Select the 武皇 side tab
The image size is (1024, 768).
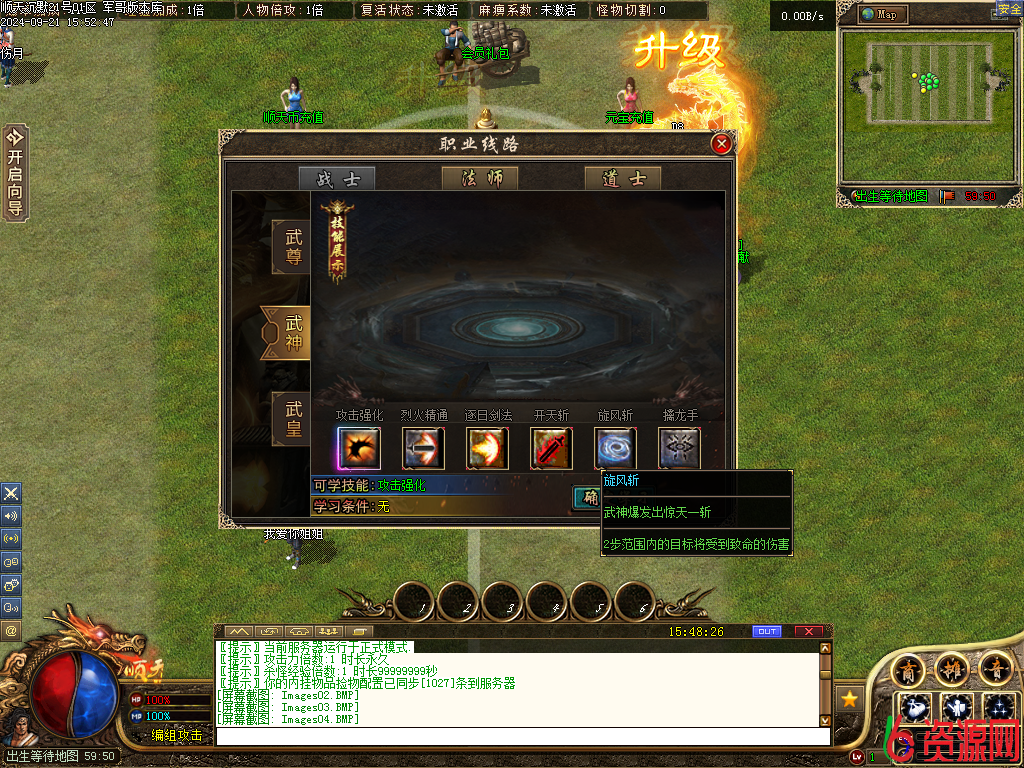(292, 419)
